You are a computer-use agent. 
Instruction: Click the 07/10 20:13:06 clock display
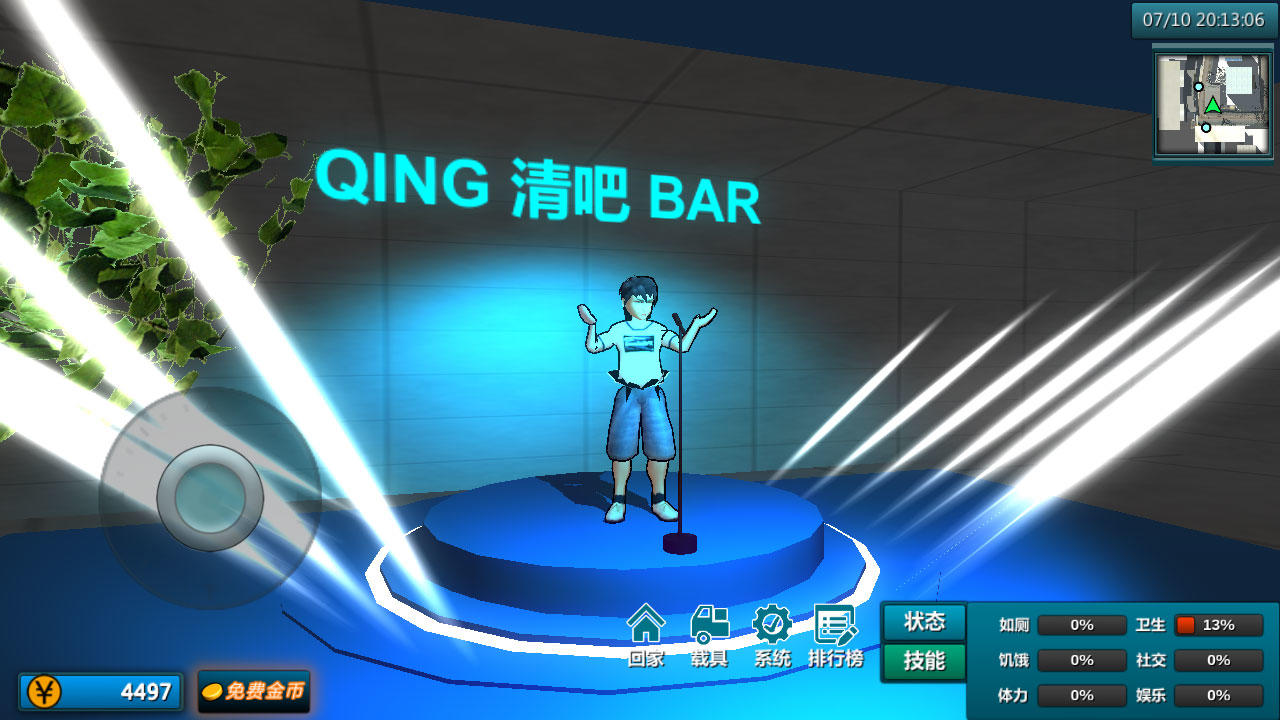[x=1204, y=17]
